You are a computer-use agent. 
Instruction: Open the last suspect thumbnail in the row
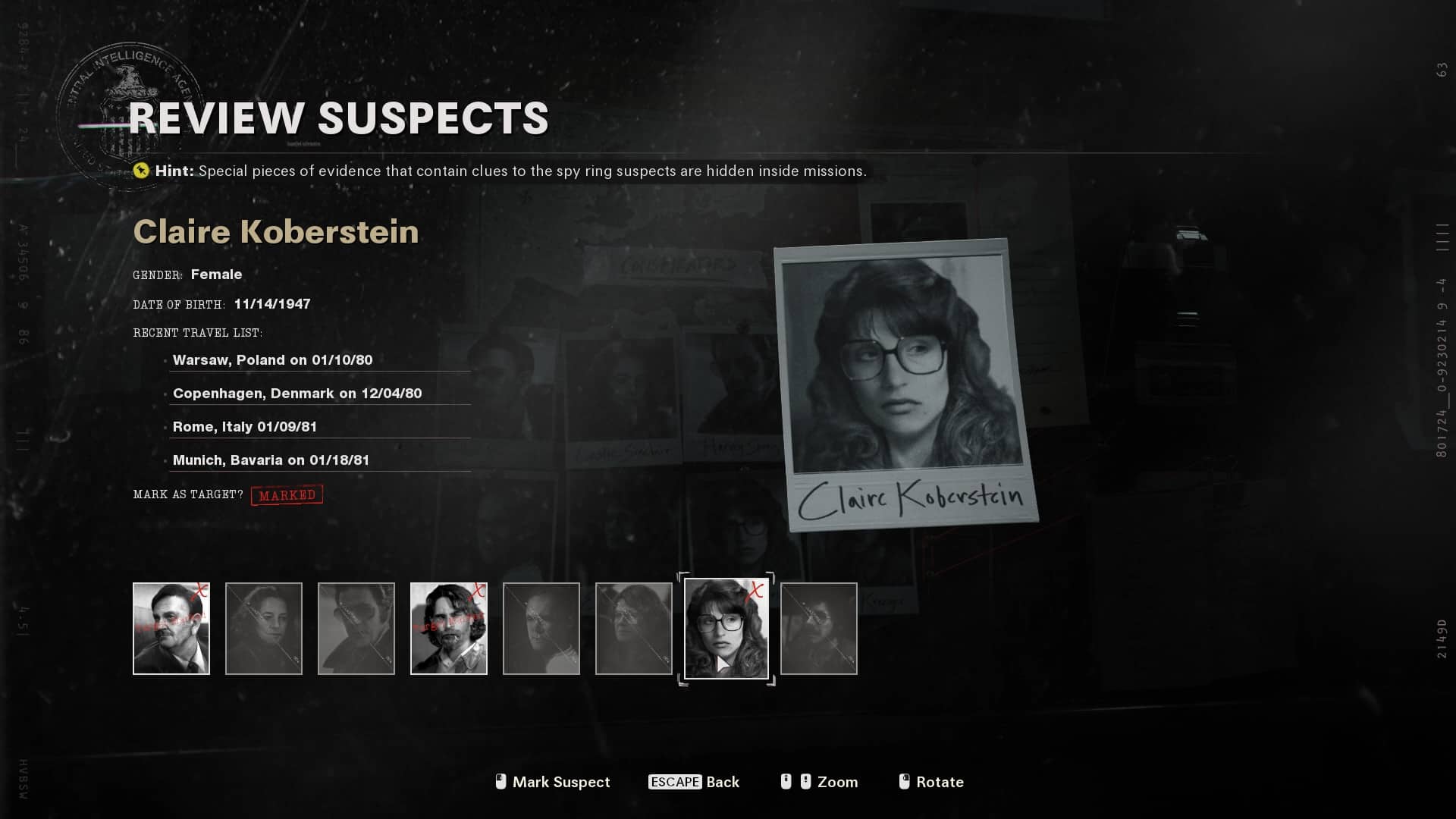point(819,628)
